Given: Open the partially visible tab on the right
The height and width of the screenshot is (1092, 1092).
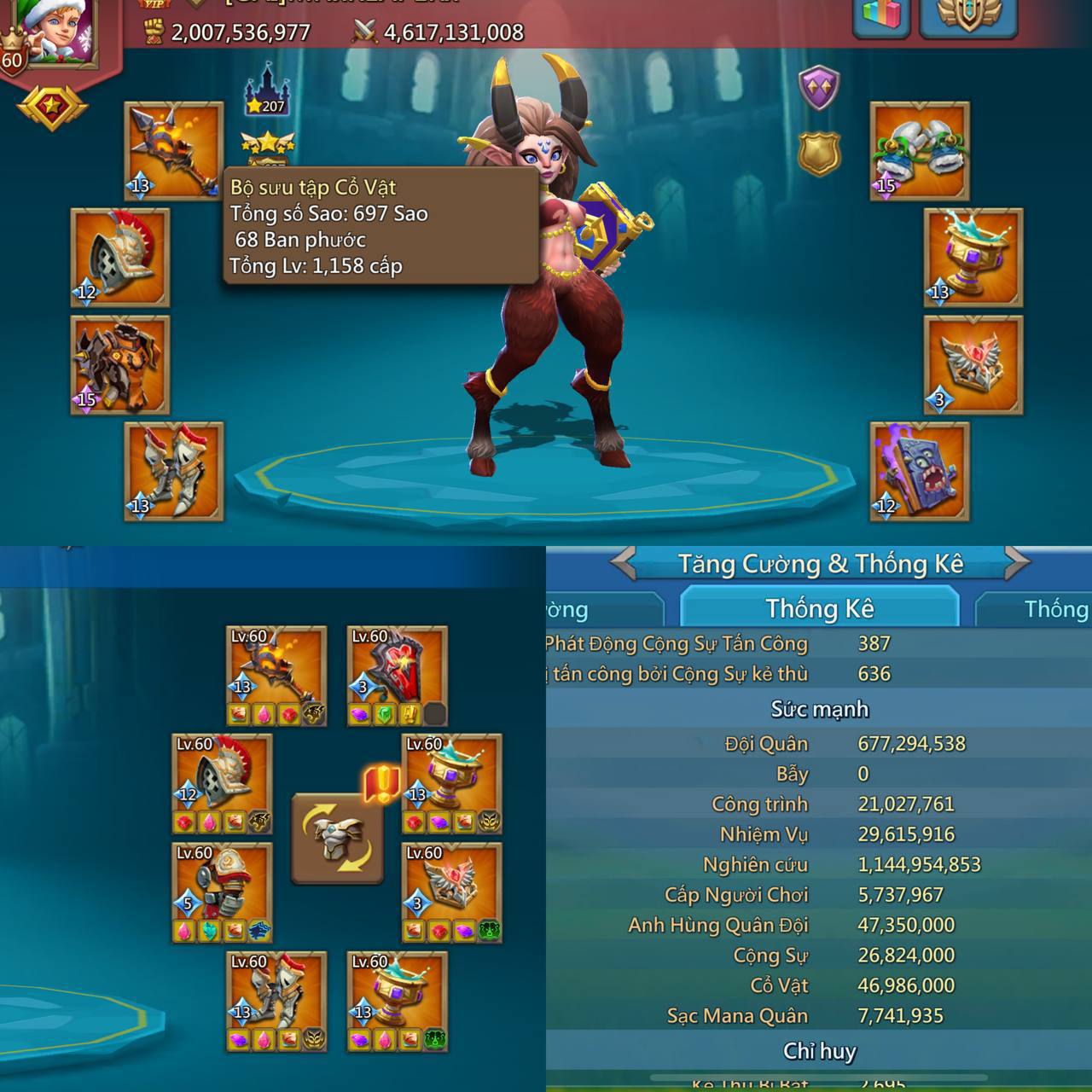Looking at the screenshot, I should (1058, 608).
